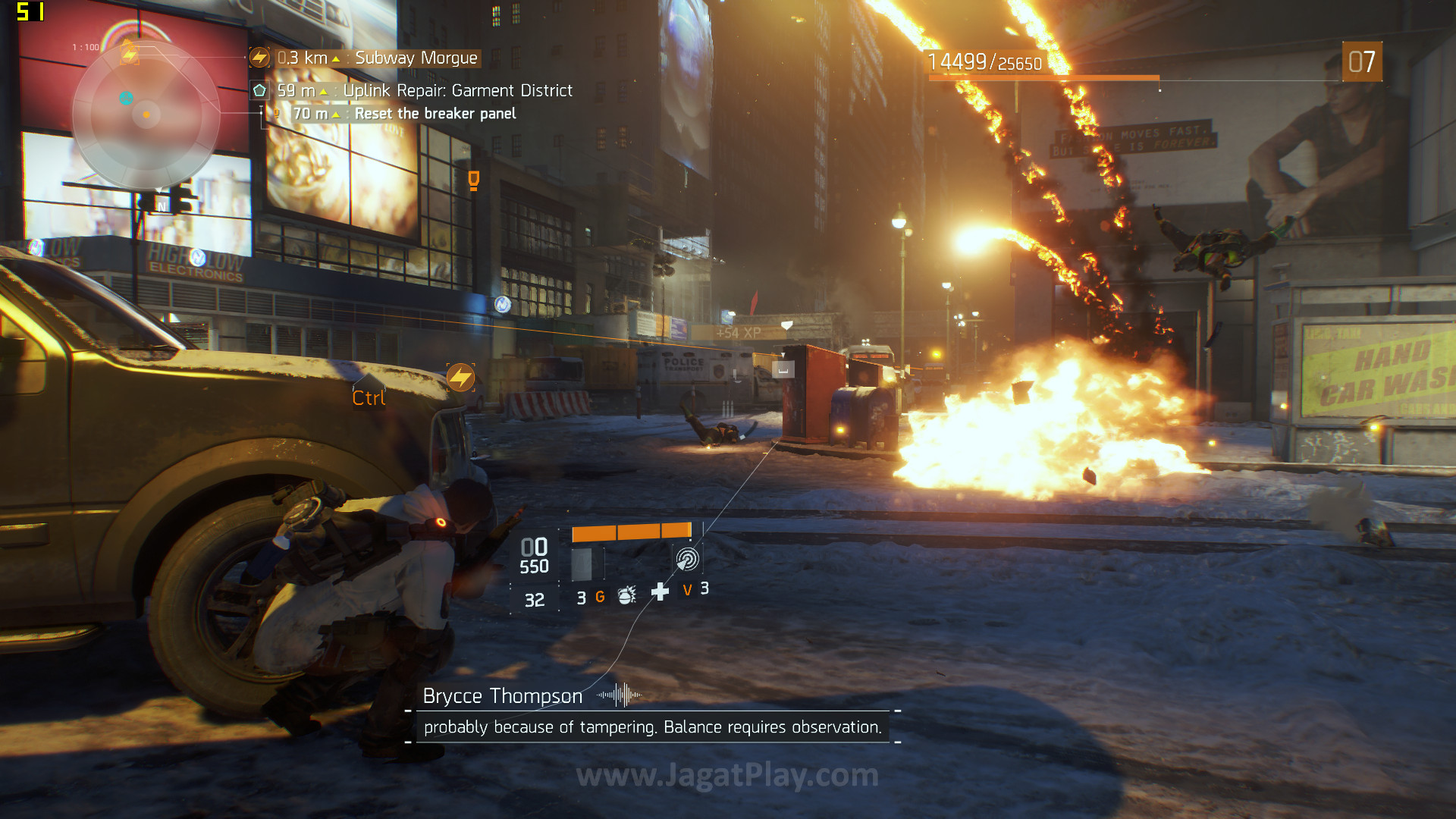Click the teal marker on the minimap
Image resolution: width=1456 pixels, height=819 pixels.
tap(126, 98)
